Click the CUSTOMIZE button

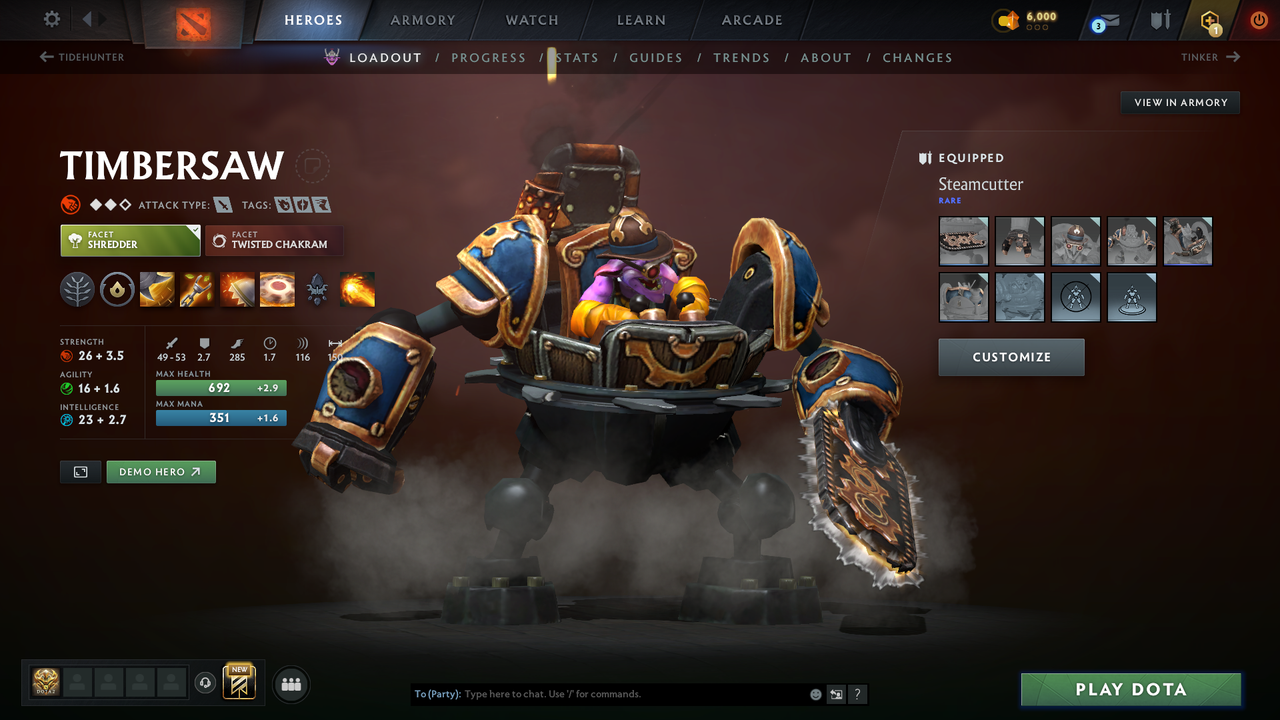(1011, 357)
